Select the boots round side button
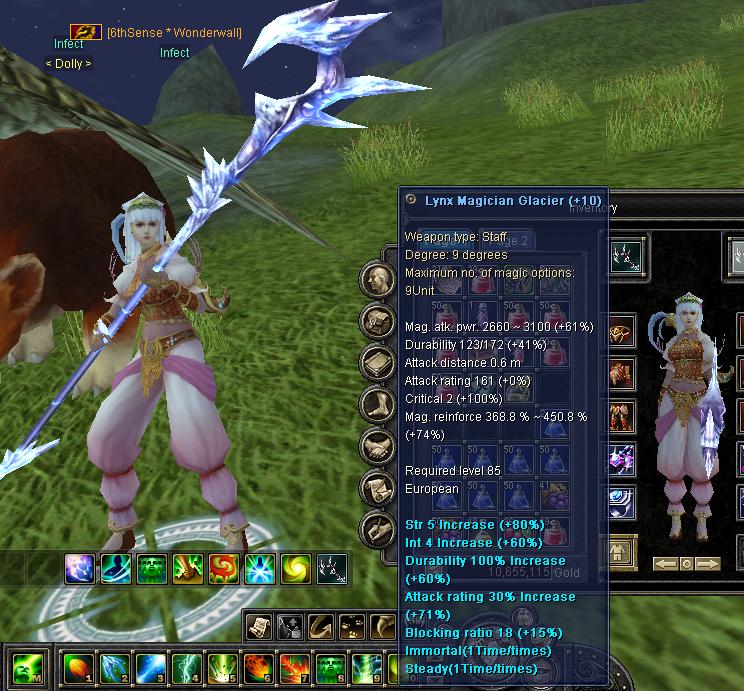The width and height of the screenshot is (744, 691). pyautogui.click(x=377, y=404)
